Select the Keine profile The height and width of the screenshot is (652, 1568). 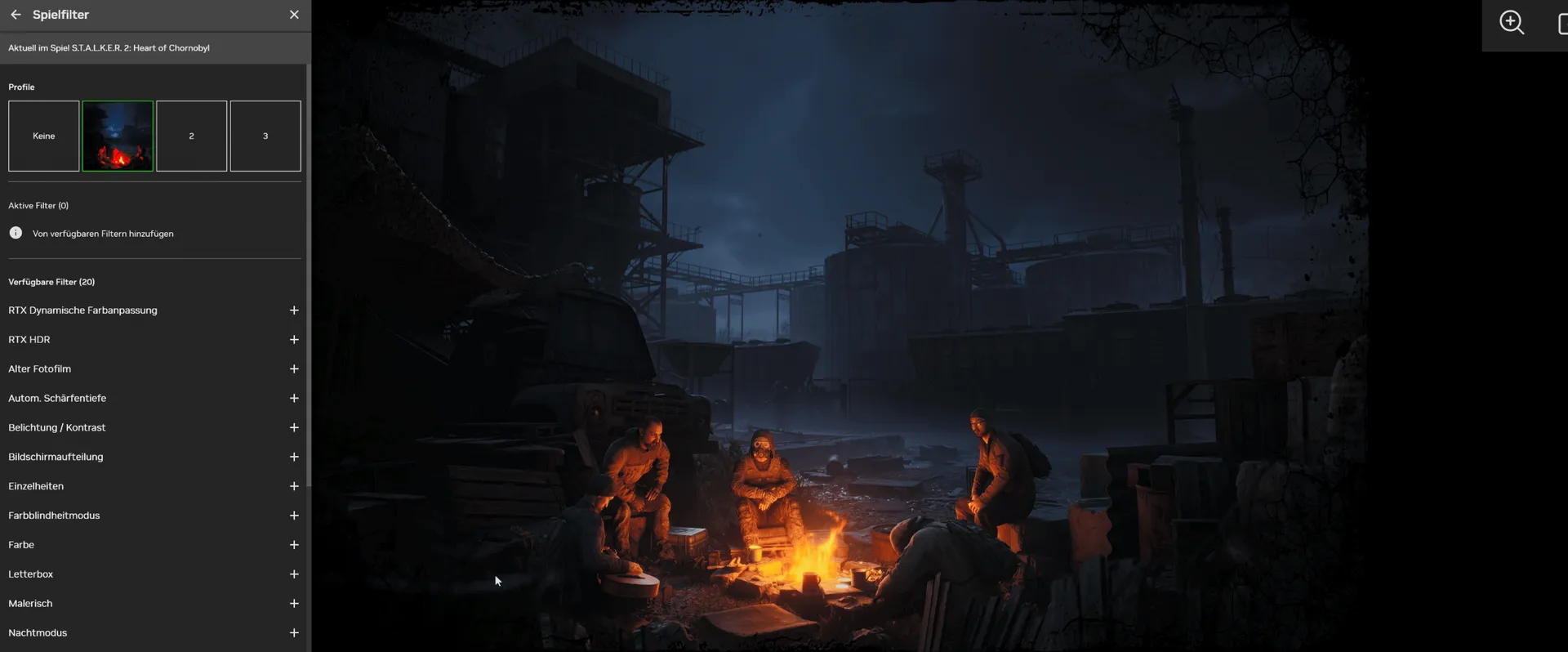[44, 136]
